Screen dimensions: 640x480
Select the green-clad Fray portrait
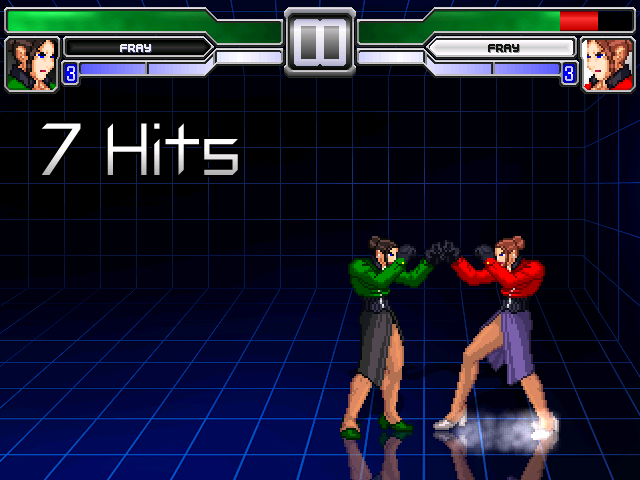(x=32, y=64)
